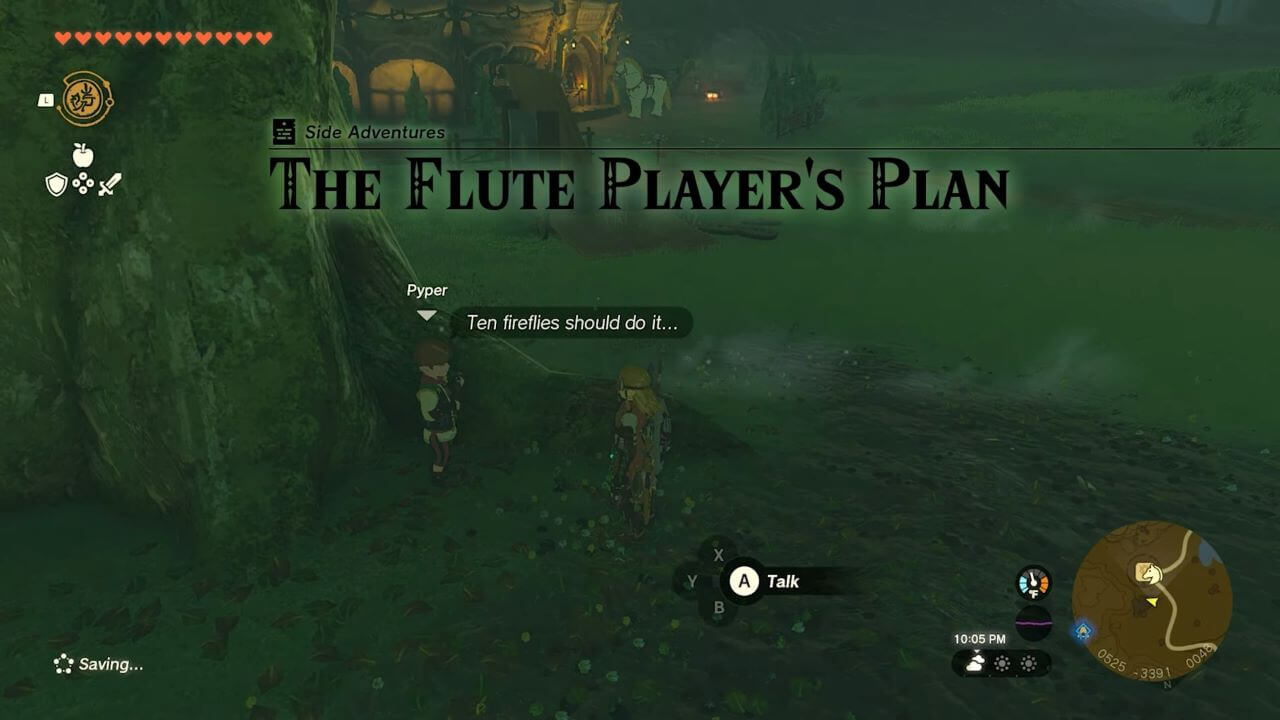Viewport: 1280px width, 720px height.
Task: Toggle the purple noise detection meter
Action: pos(1033,623)
